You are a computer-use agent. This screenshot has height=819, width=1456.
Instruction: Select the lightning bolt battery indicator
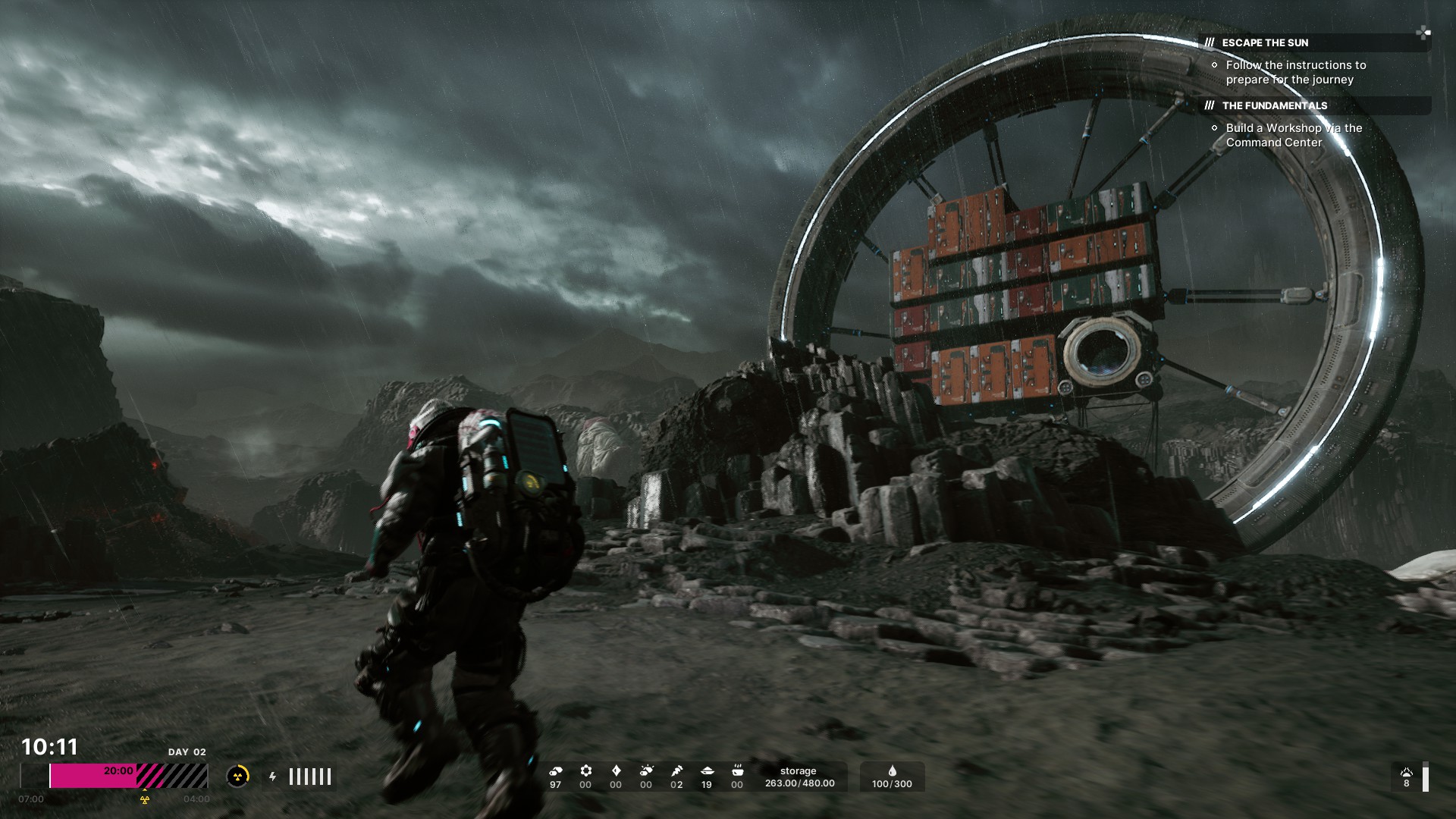[273, 777]
